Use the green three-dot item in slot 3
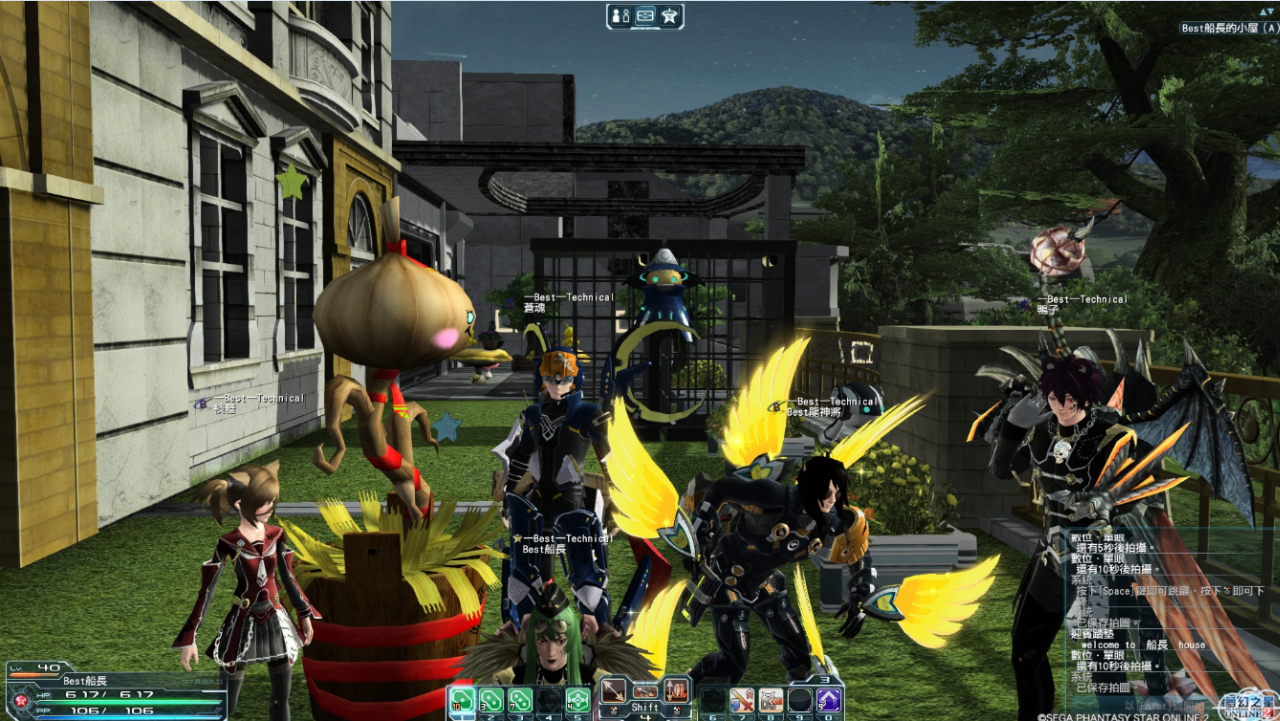 tap(520, 699)
